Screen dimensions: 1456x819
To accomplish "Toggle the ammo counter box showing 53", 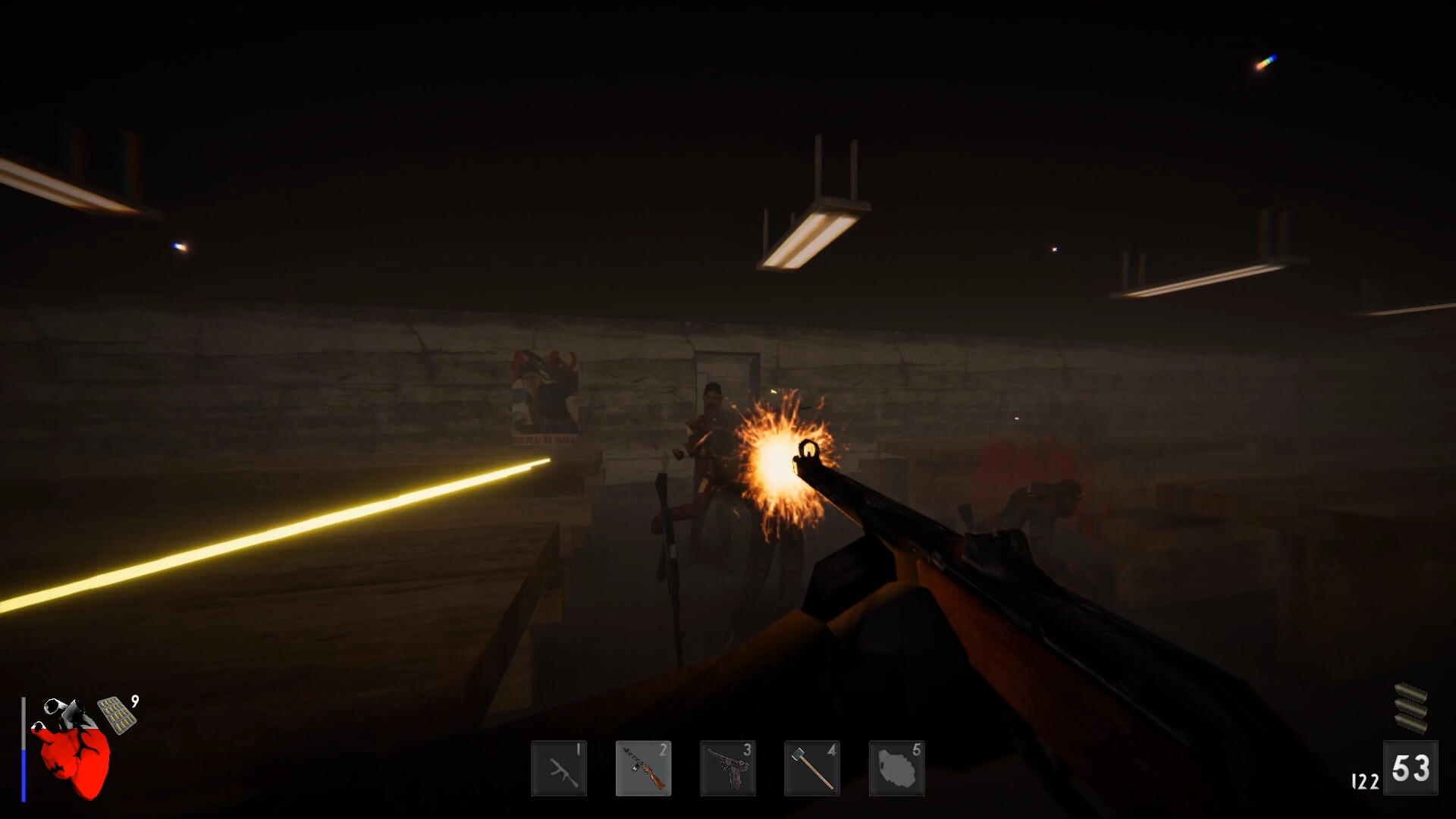I will click(1412, 768).
